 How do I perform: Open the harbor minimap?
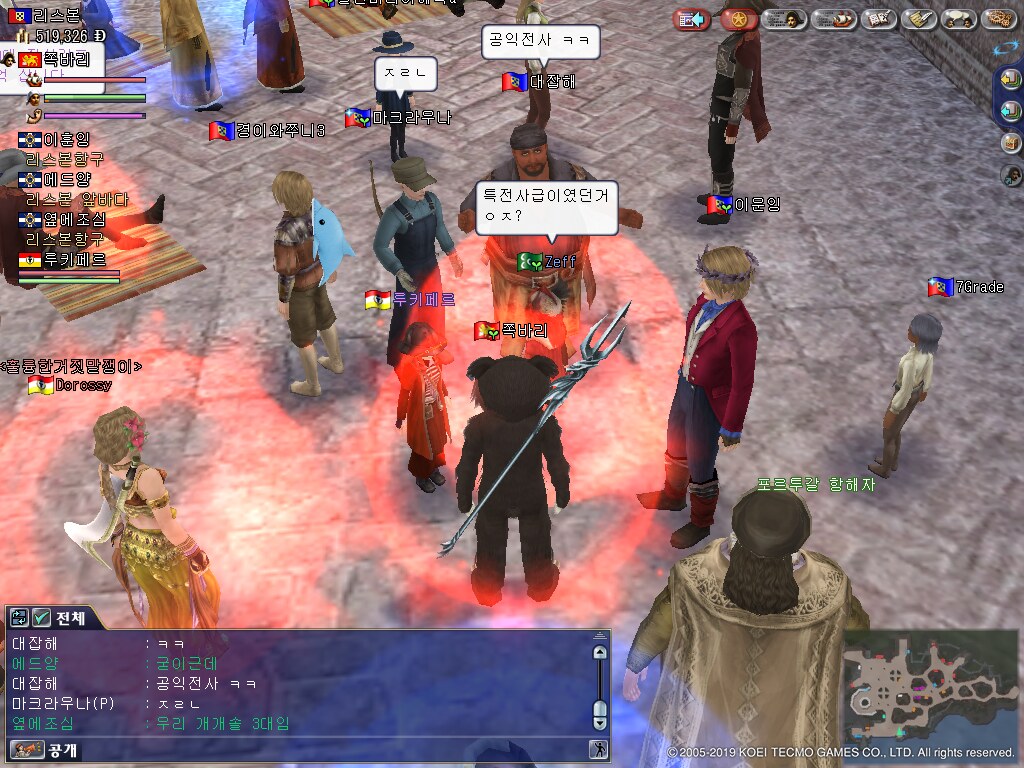tap(931, 686)
